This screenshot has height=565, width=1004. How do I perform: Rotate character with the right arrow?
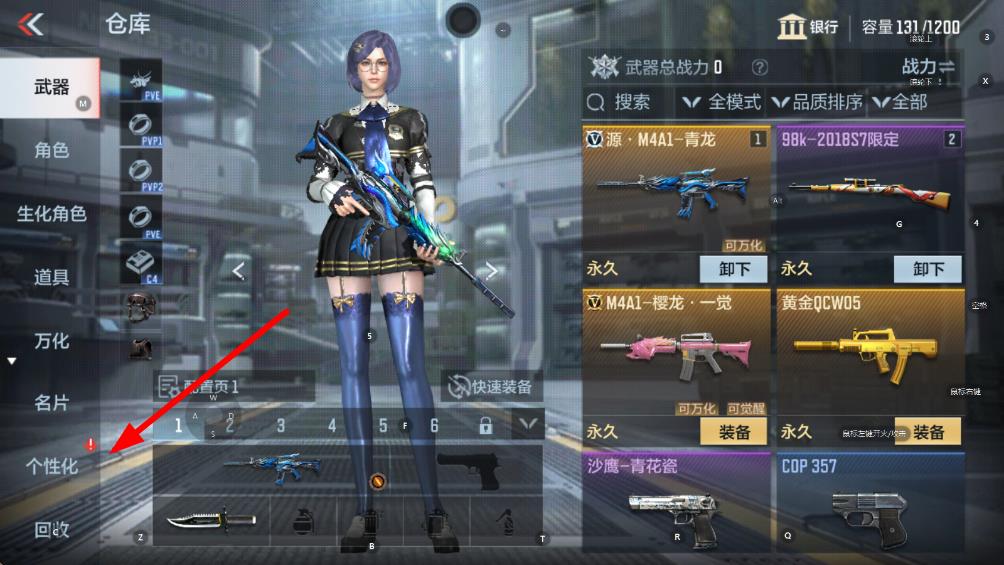coord(492,270)
